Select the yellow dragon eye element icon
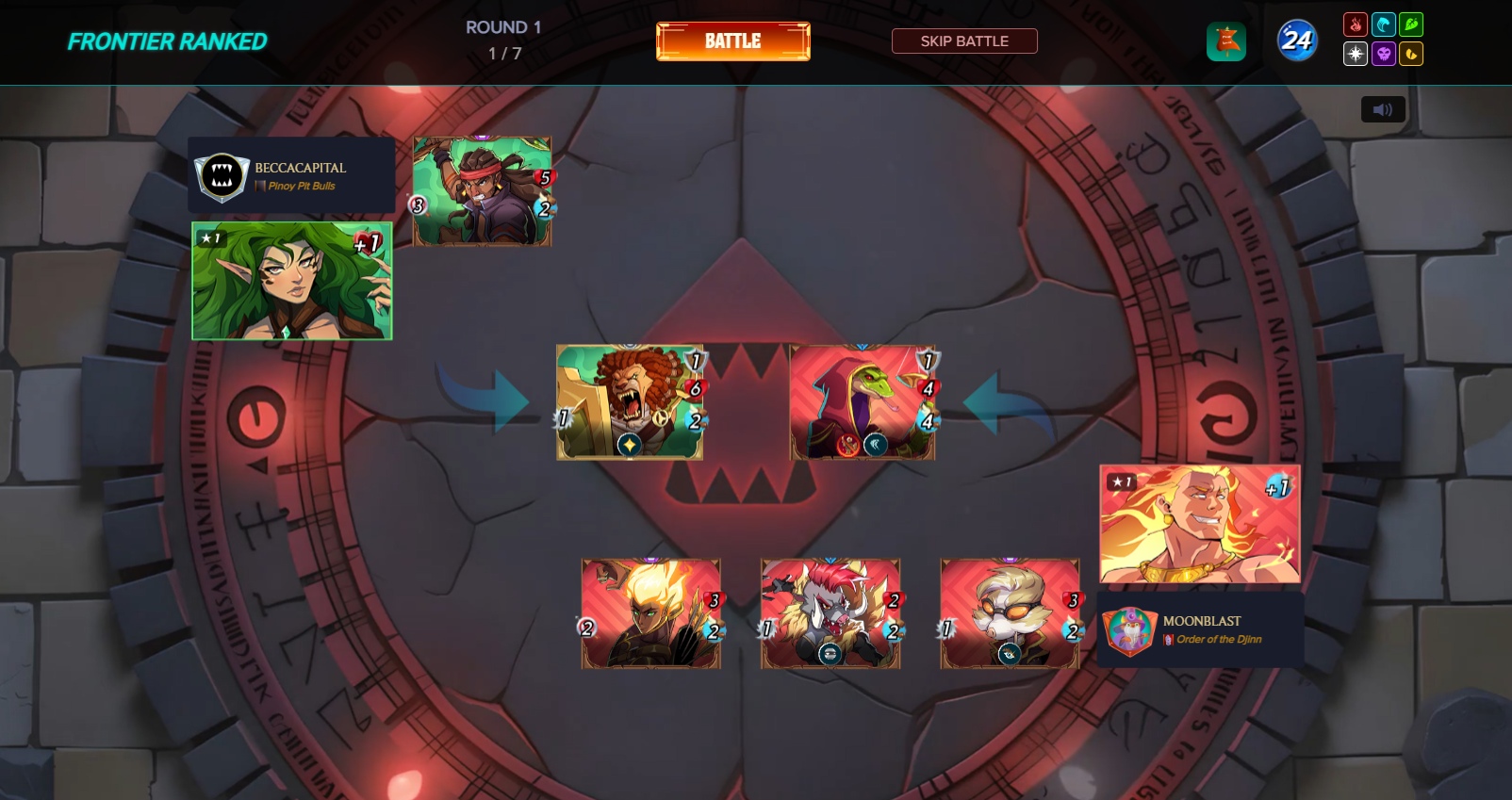 1410,54
